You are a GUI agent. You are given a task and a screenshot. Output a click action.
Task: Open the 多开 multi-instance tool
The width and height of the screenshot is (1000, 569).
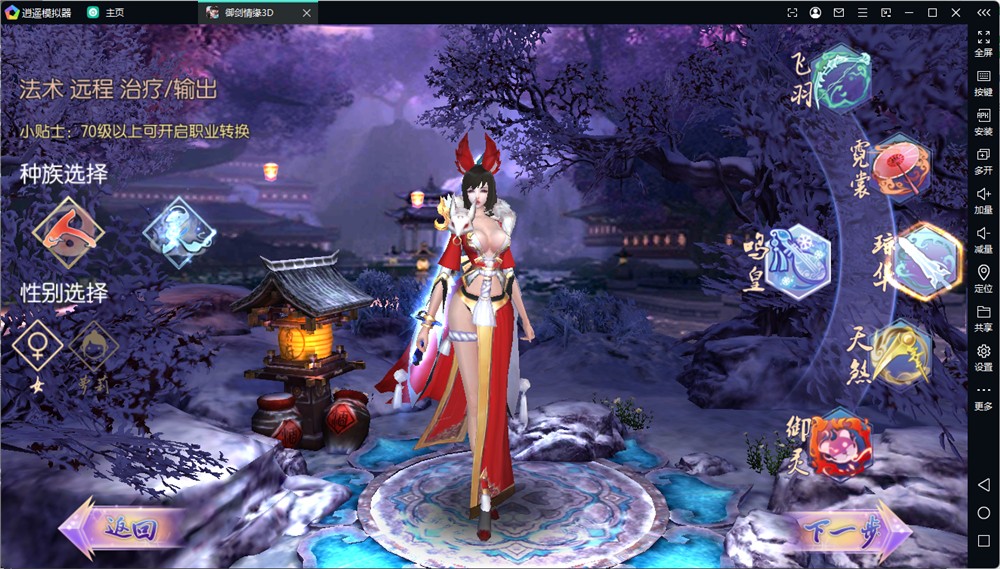[x=983, y=161]
